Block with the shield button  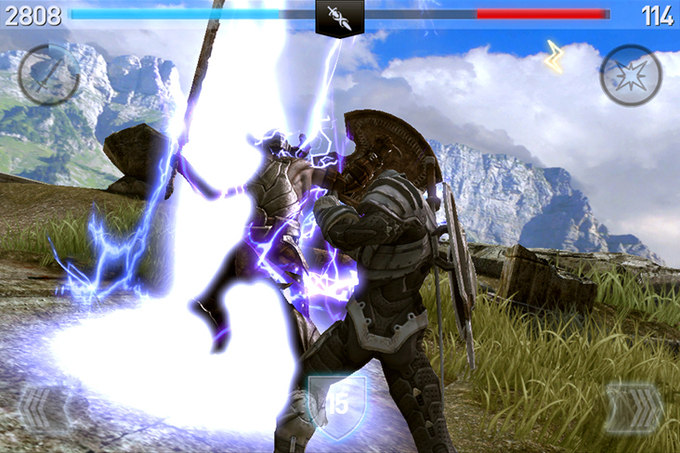point(337,405)
